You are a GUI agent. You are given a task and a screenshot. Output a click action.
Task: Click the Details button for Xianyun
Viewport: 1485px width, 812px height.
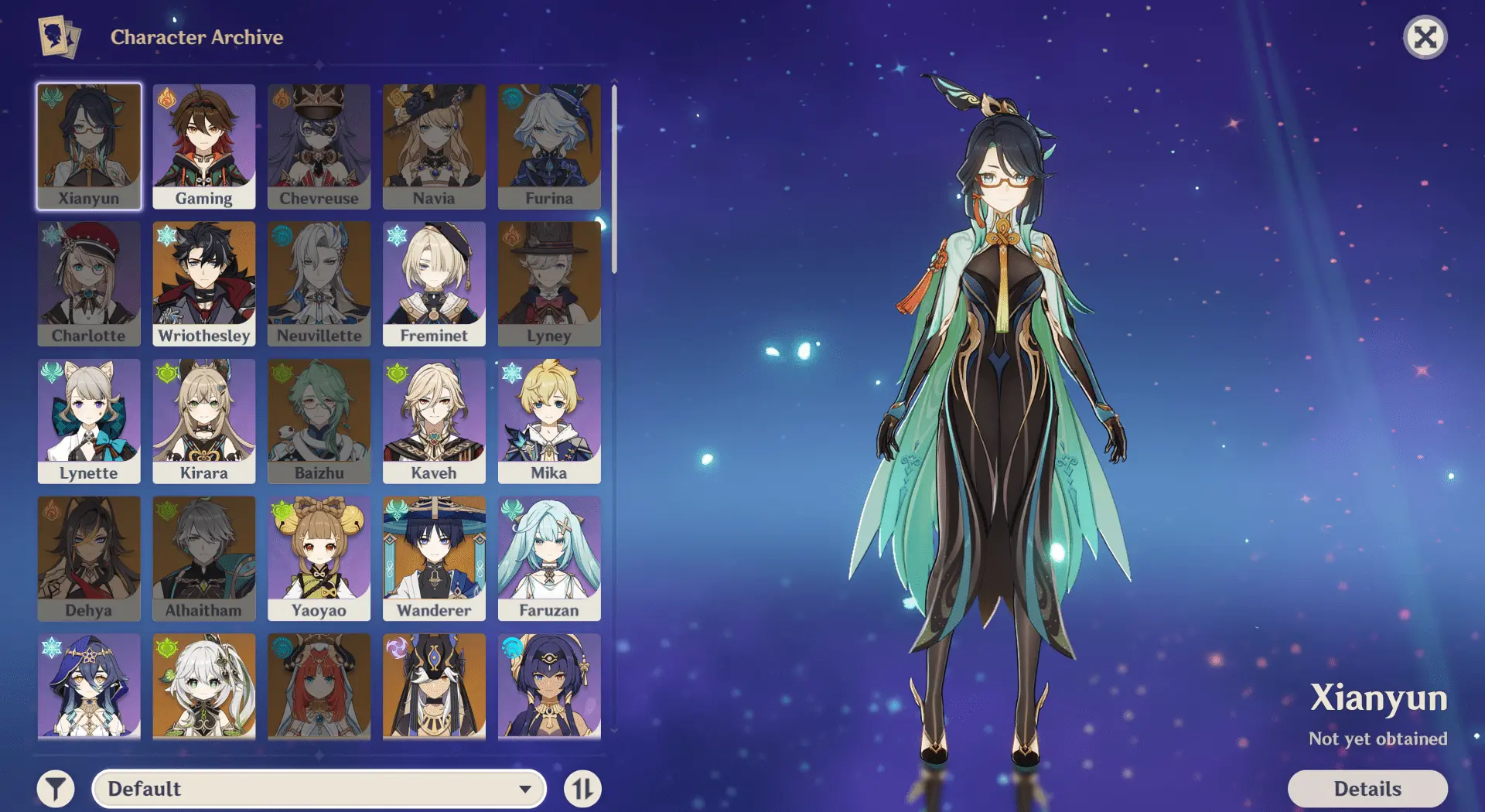point(1368,788)
